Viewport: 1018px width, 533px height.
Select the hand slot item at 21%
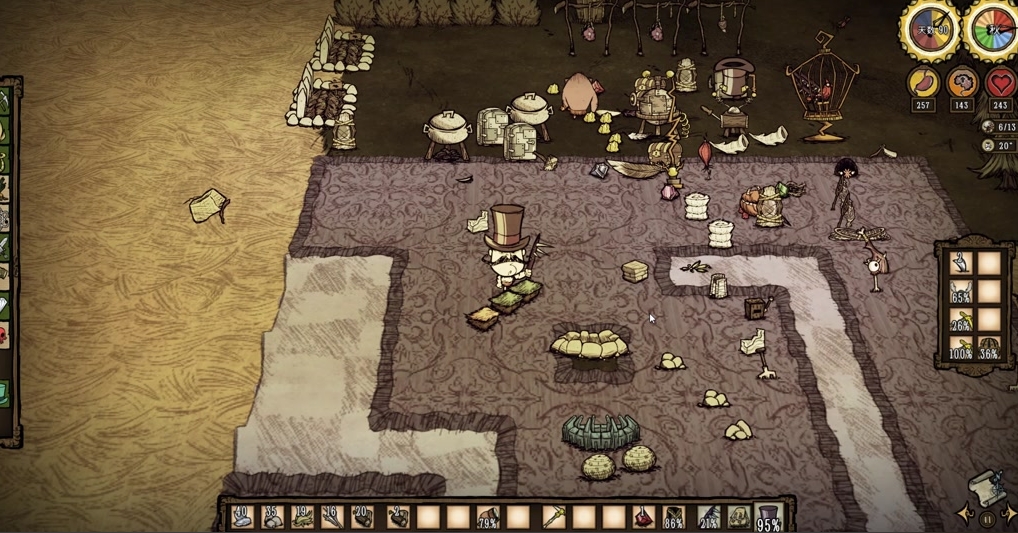click(x=708, y=517)
